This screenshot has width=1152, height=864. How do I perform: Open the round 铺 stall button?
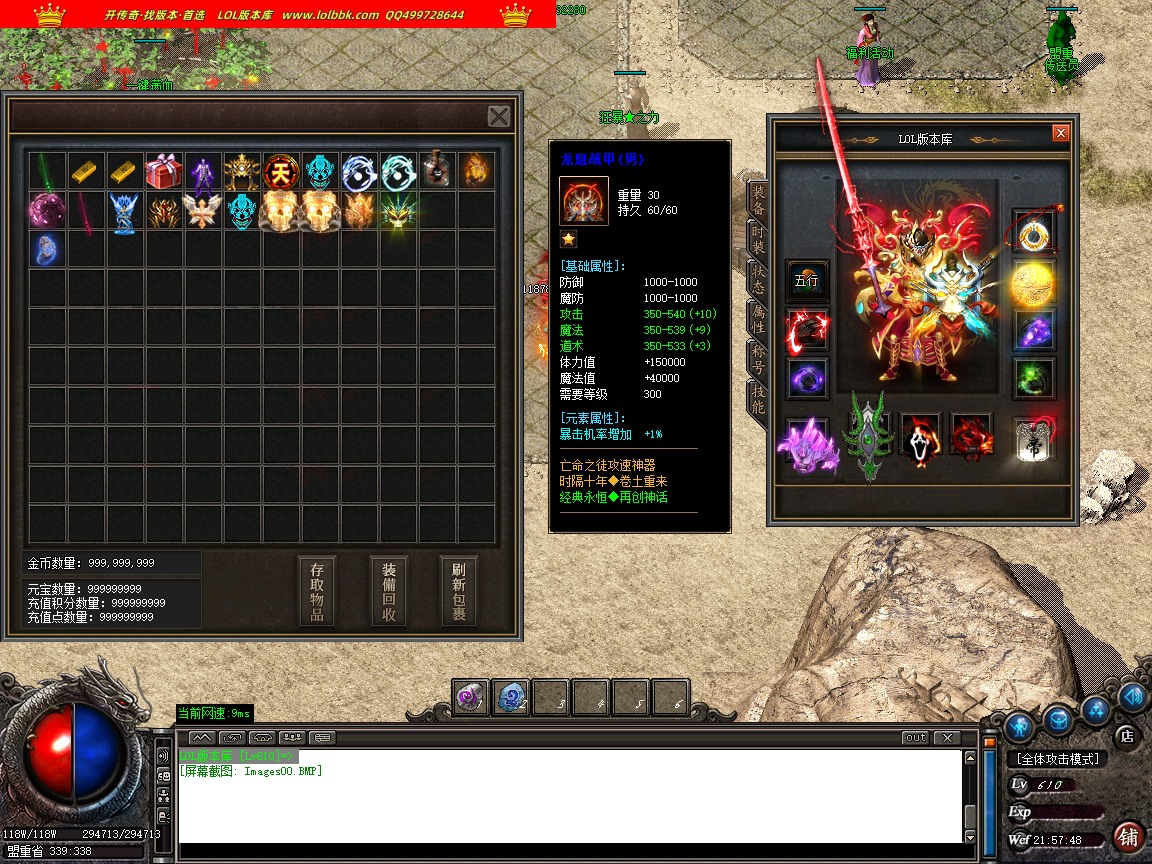tap(1128, 836)
